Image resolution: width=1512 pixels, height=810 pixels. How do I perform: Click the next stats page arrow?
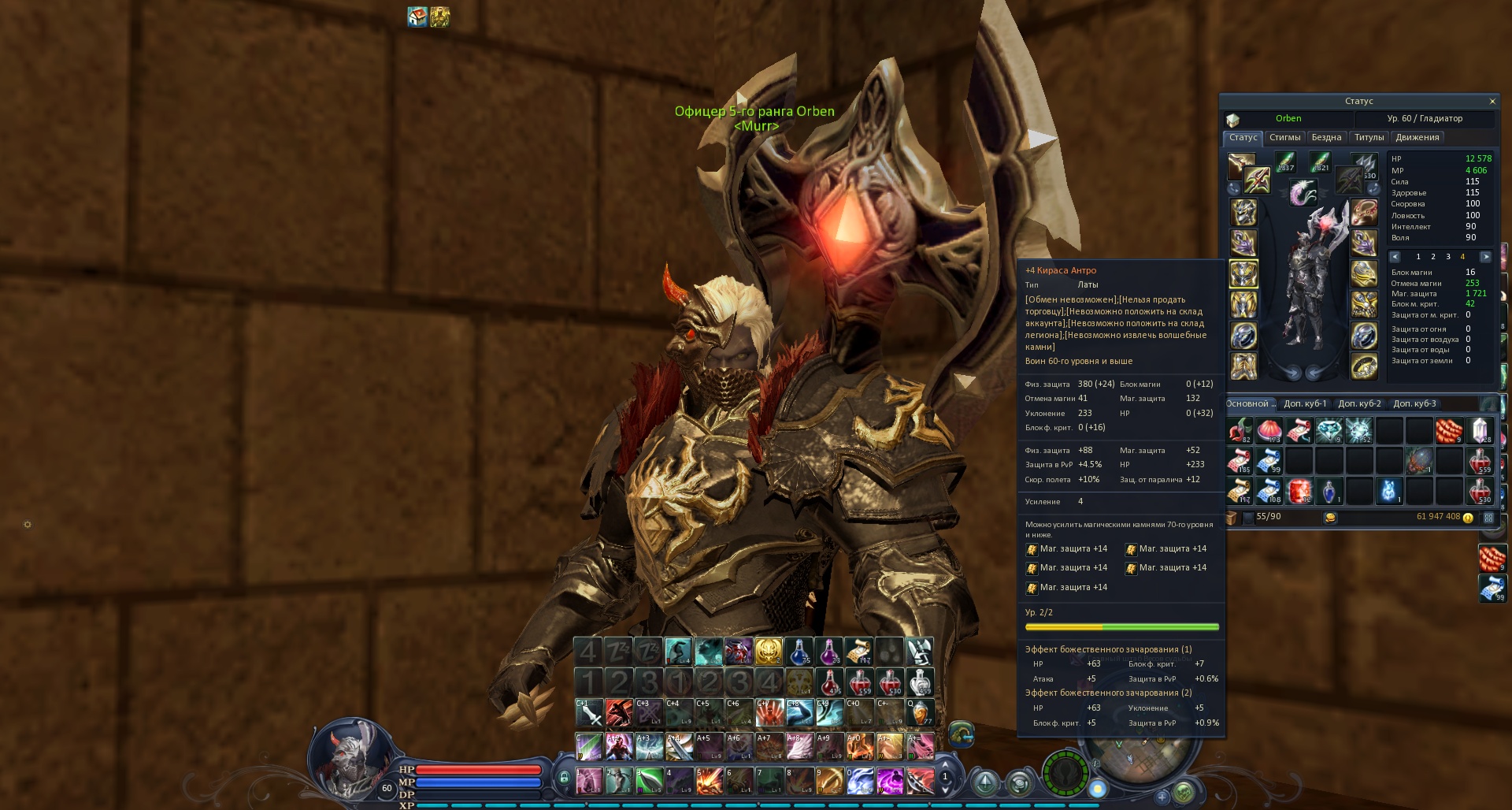[x=1485, y=257]
